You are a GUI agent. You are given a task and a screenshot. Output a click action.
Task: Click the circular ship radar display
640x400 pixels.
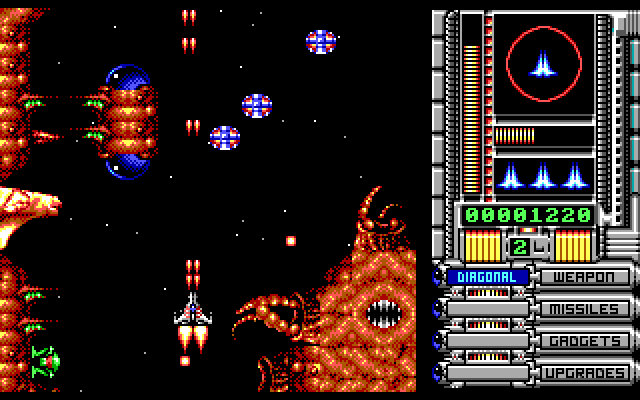tap(544, 66)
